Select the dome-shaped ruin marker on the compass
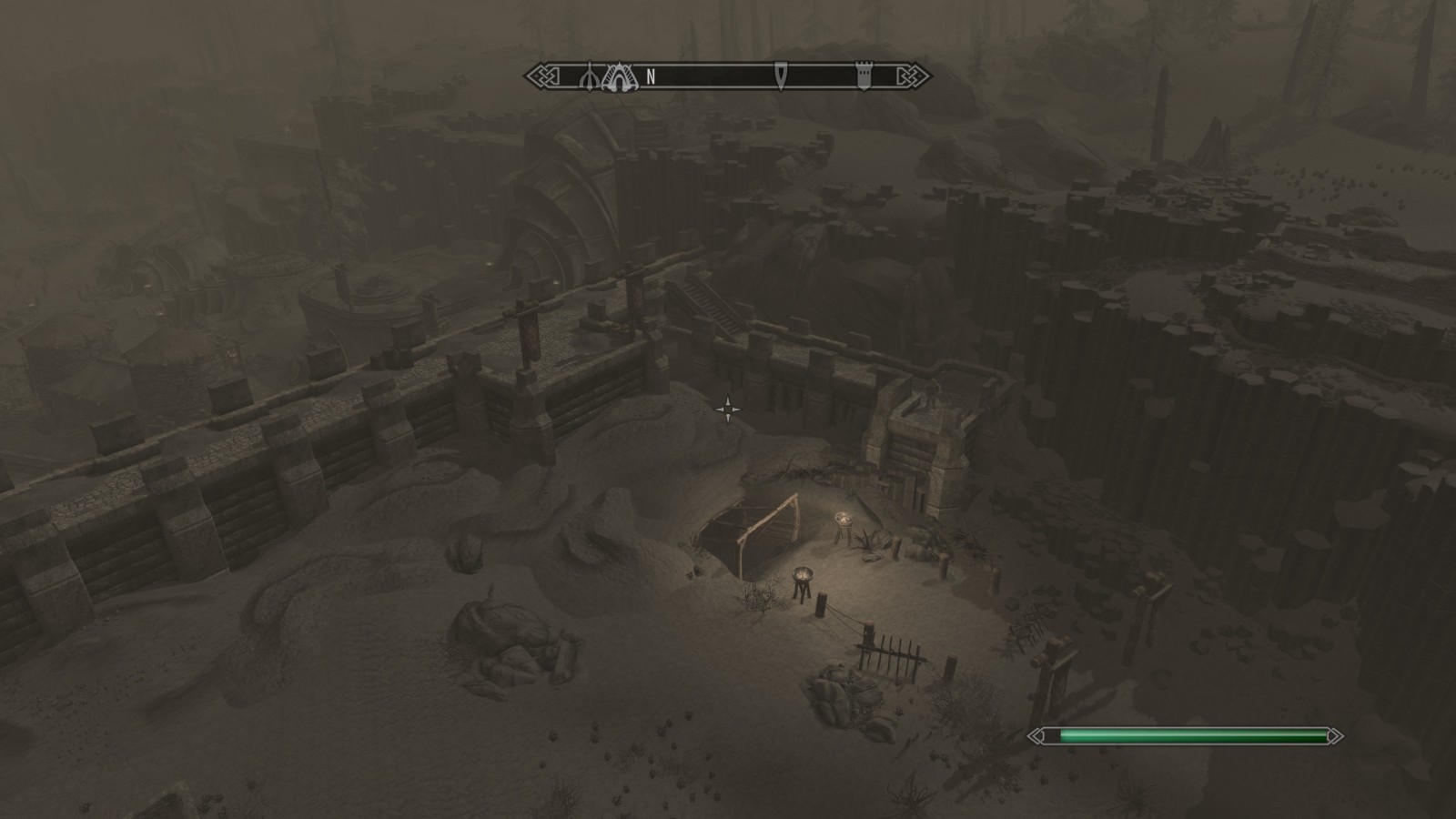The image size is (1456, 819). 620,76
